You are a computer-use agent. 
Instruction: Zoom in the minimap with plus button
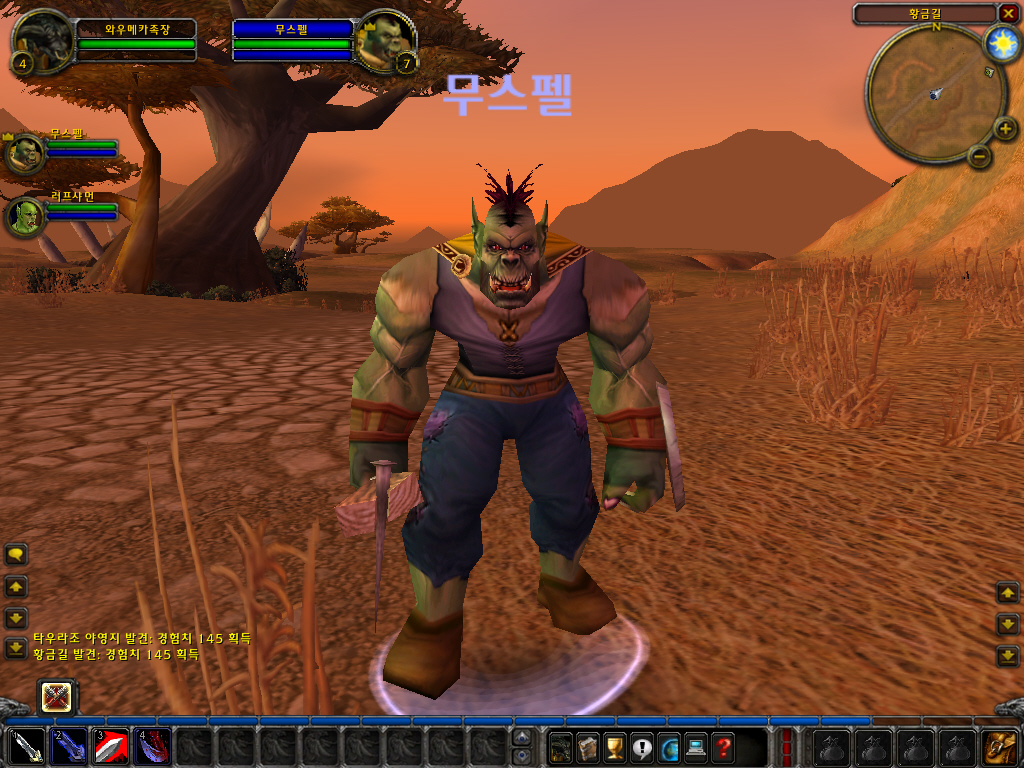coord(1006,127)
